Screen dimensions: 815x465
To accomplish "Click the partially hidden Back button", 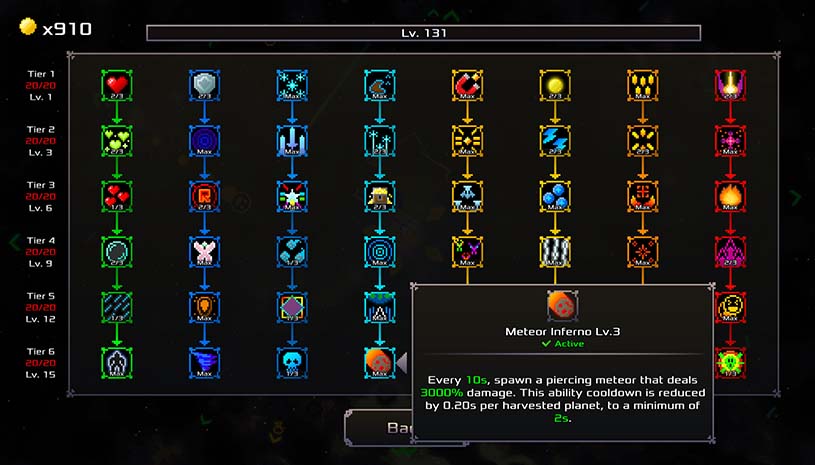I will tap(378, 428).
